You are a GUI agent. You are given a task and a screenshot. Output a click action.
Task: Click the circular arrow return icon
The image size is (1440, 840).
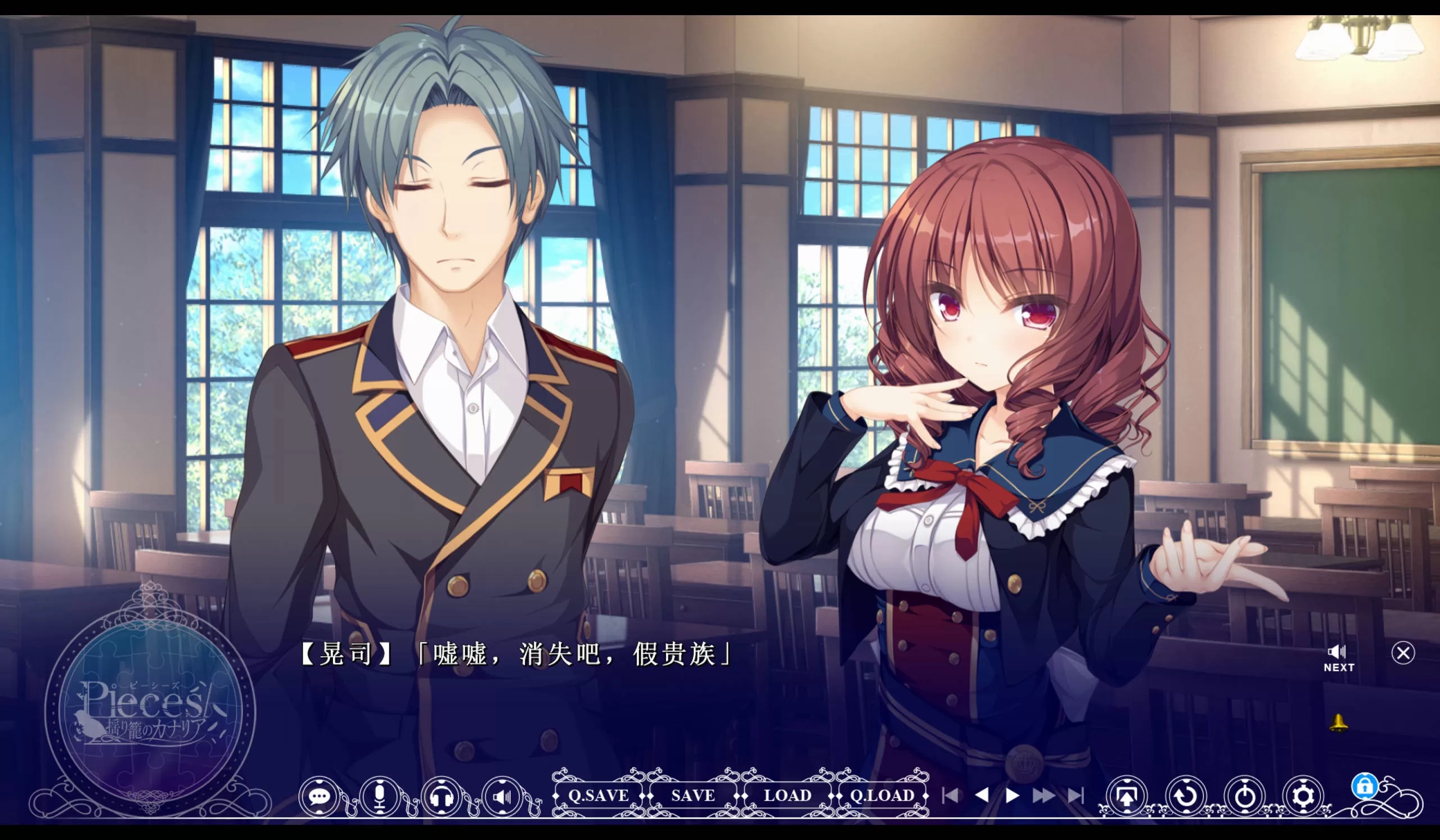(1186, 796)
